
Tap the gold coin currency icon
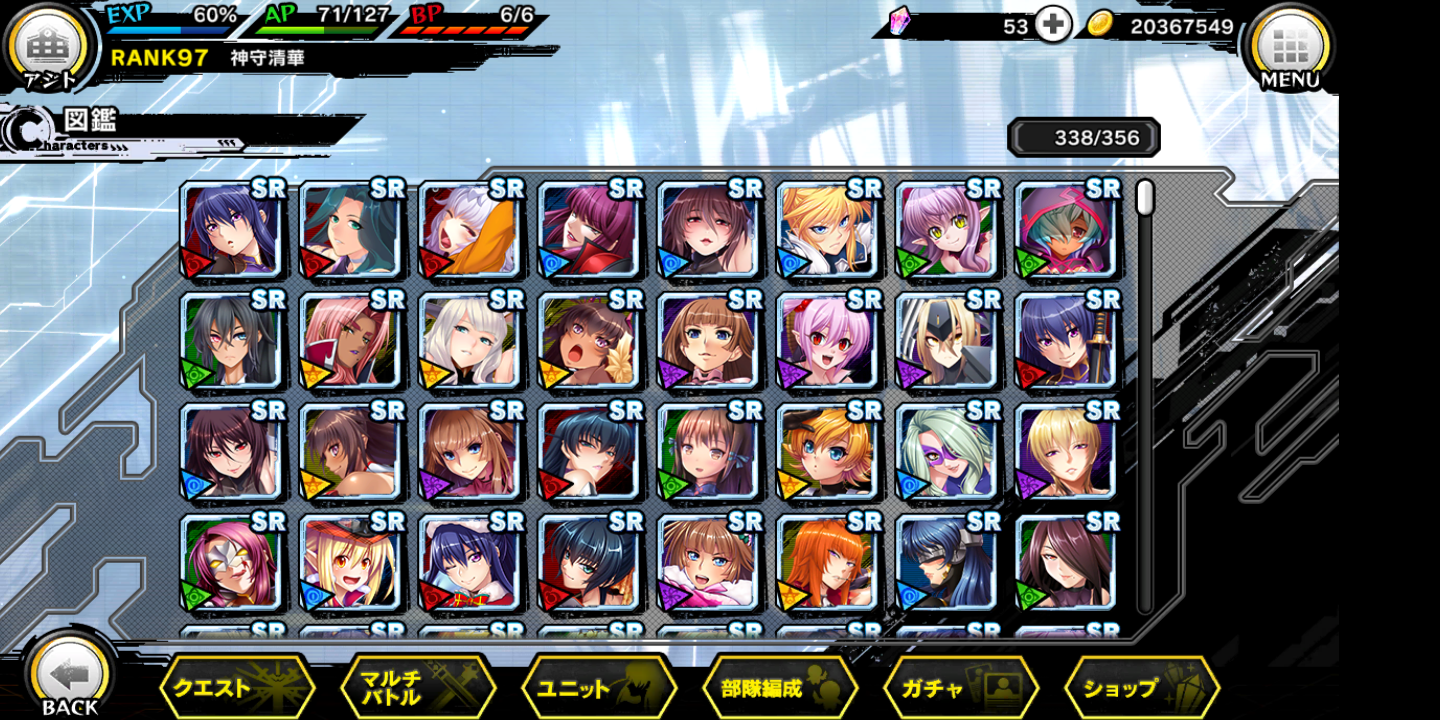click(x=1104, y=25)
